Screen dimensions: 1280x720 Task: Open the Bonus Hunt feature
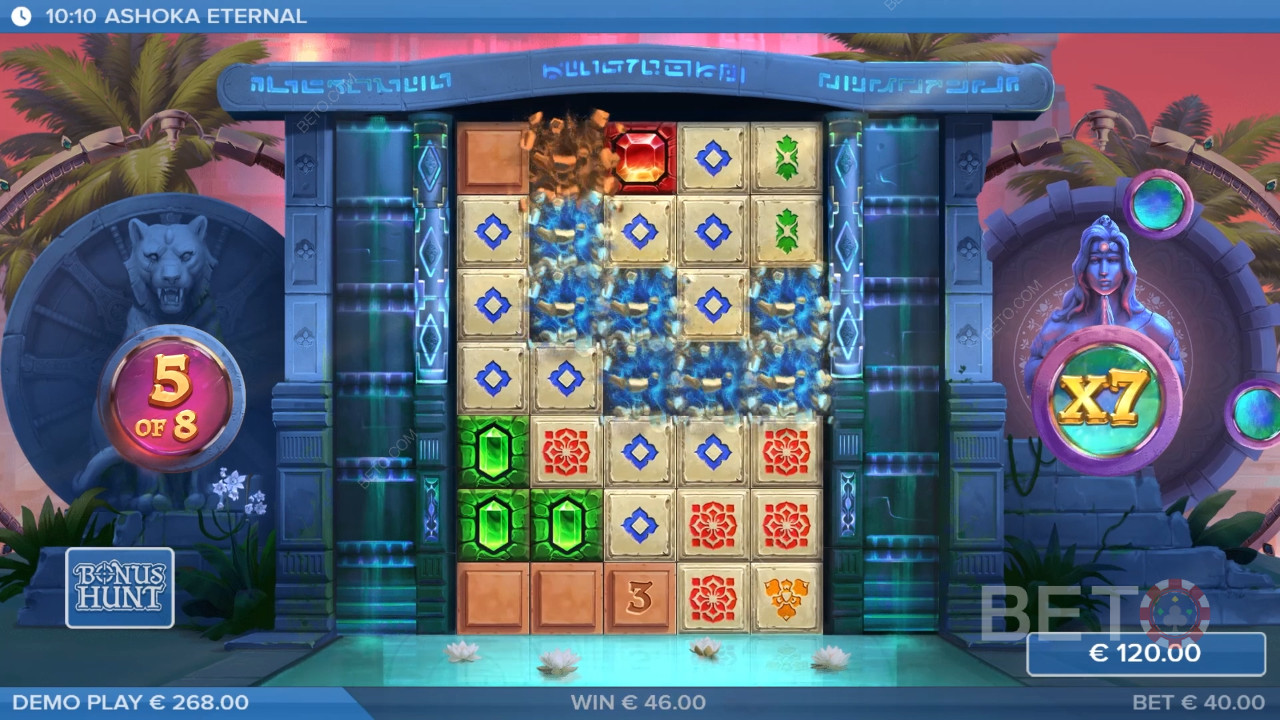(x=120, y=587)
